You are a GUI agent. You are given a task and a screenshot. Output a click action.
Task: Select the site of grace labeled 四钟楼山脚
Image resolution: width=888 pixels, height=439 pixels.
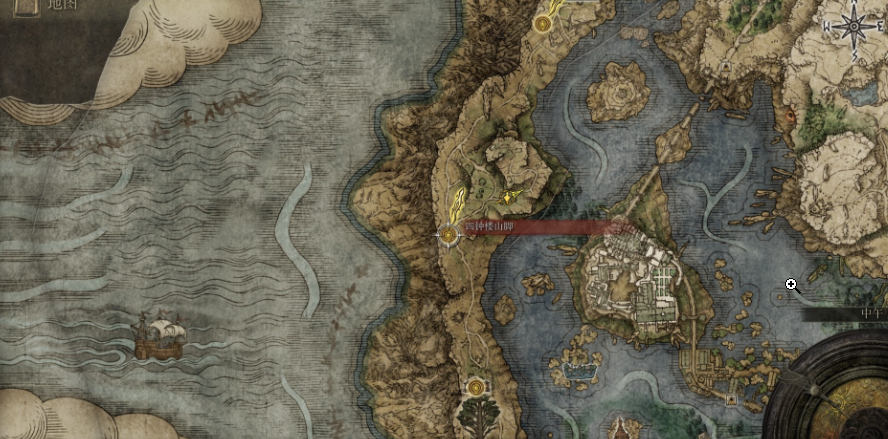click(449, 235)
